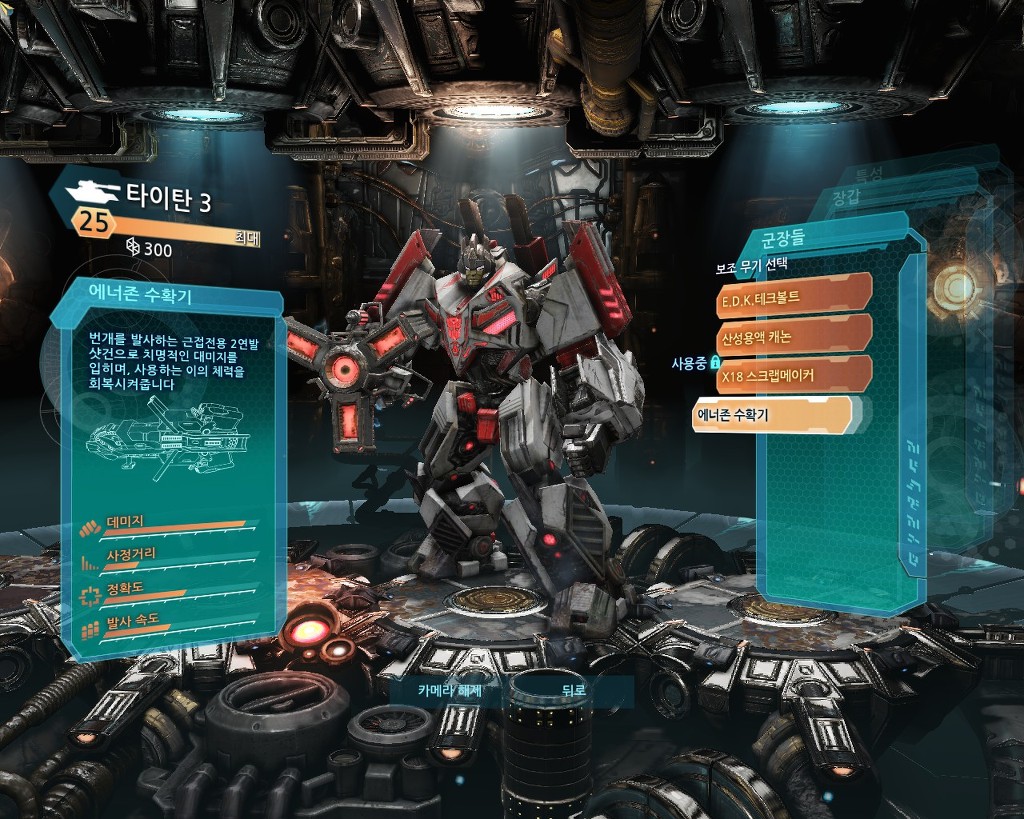Select the E.D.K. 테크볼트 weapon
1024x819 pixels.
(790, 298)
